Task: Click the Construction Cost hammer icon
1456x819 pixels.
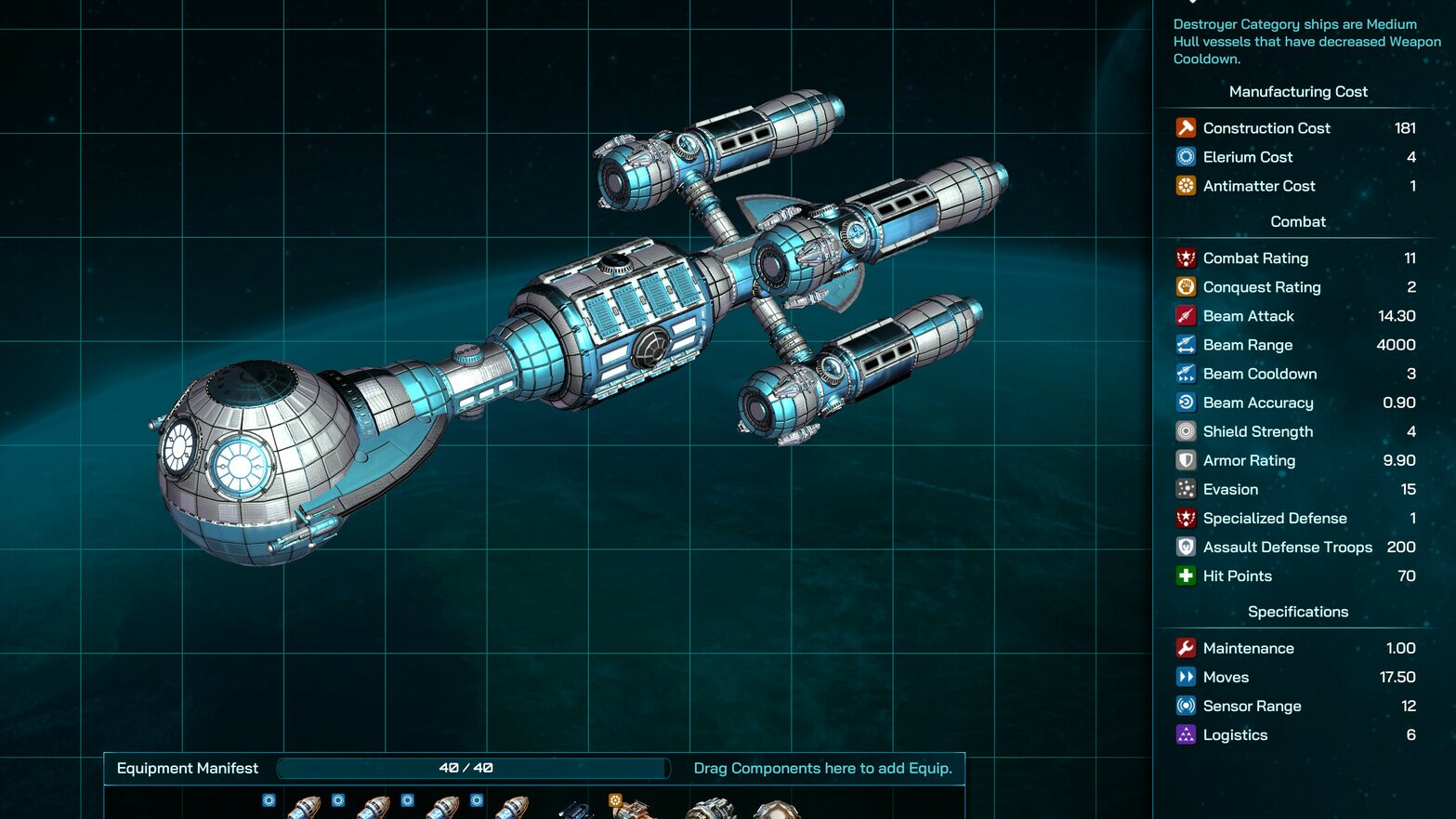Action: click(1186, 127)
